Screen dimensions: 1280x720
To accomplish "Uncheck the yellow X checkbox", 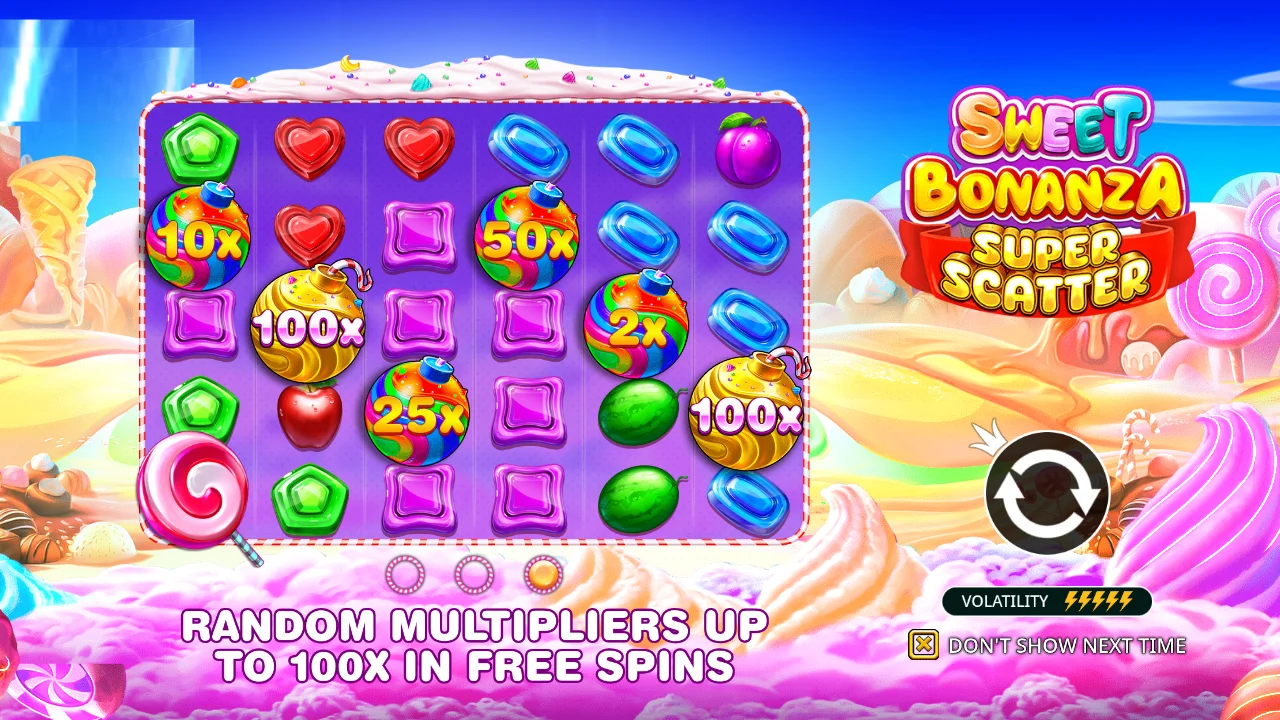I will coord(925,645).
